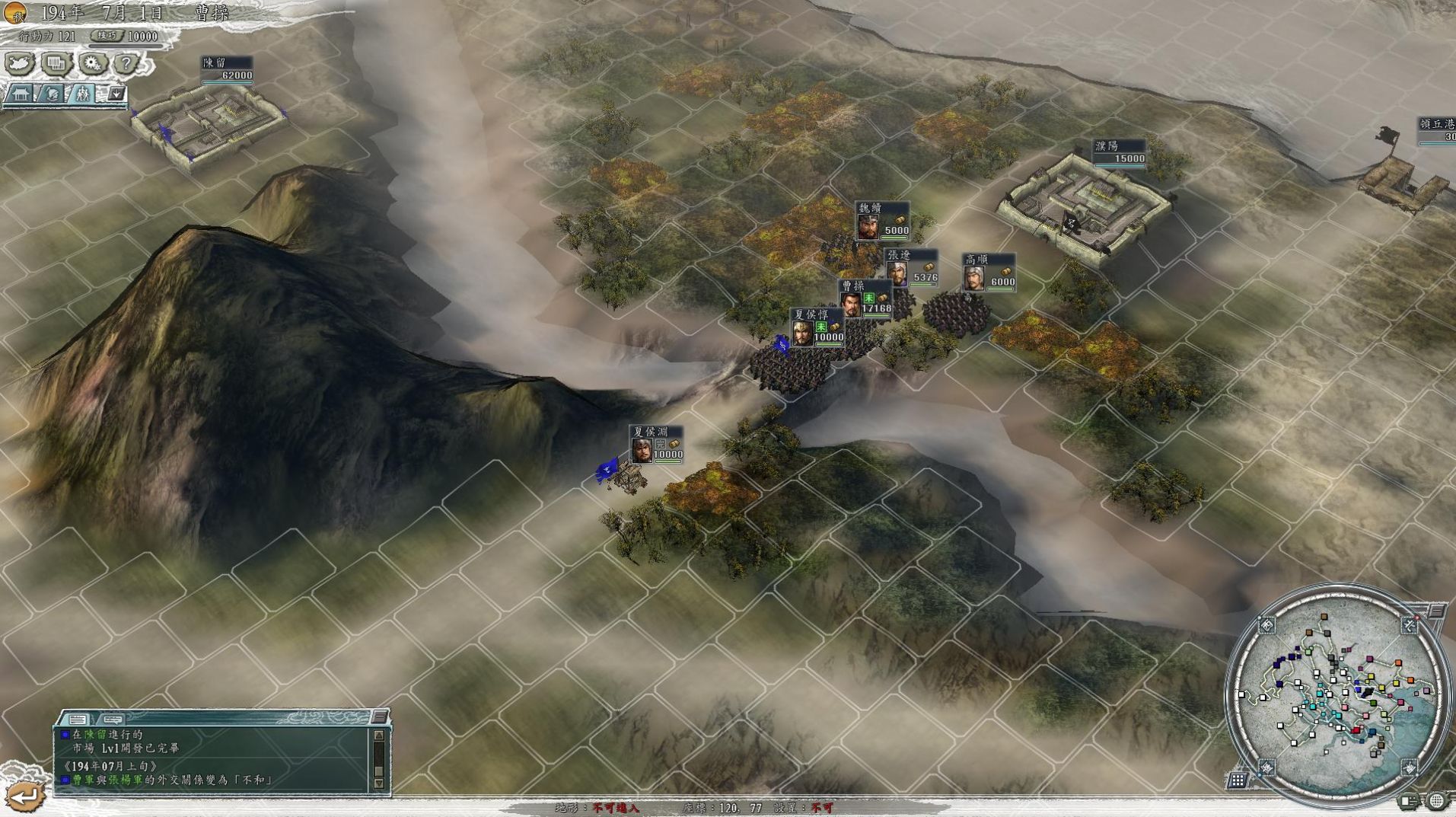This screenshot has width=1456, height=817.
Task: Select the 陳留 city label
Action: click(227, 69)
